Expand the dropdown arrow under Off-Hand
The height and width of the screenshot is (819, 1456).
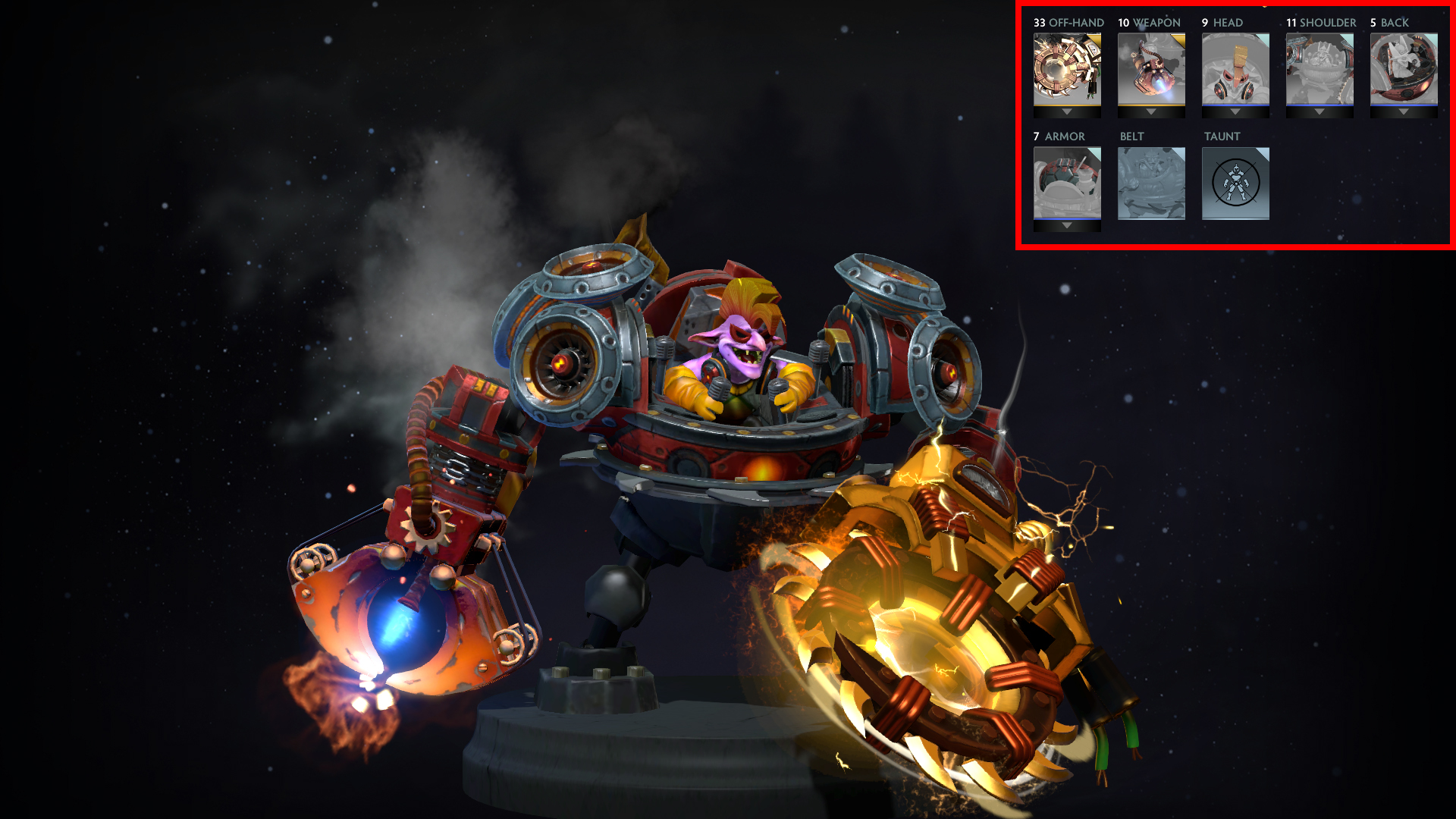(x=1067, y=112)
